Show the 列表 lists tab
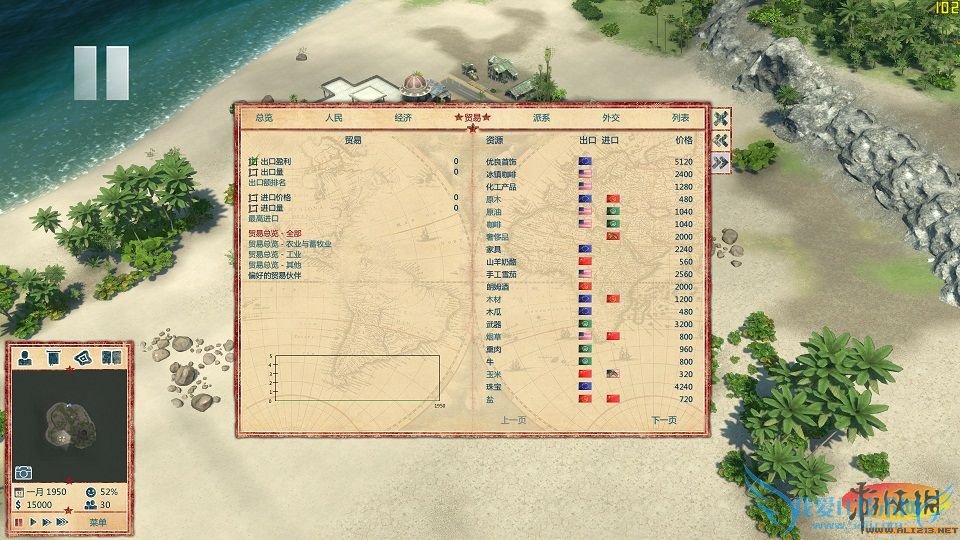This screenshot has height=540, width=960. pyautogui.click(x=680, y=118)
